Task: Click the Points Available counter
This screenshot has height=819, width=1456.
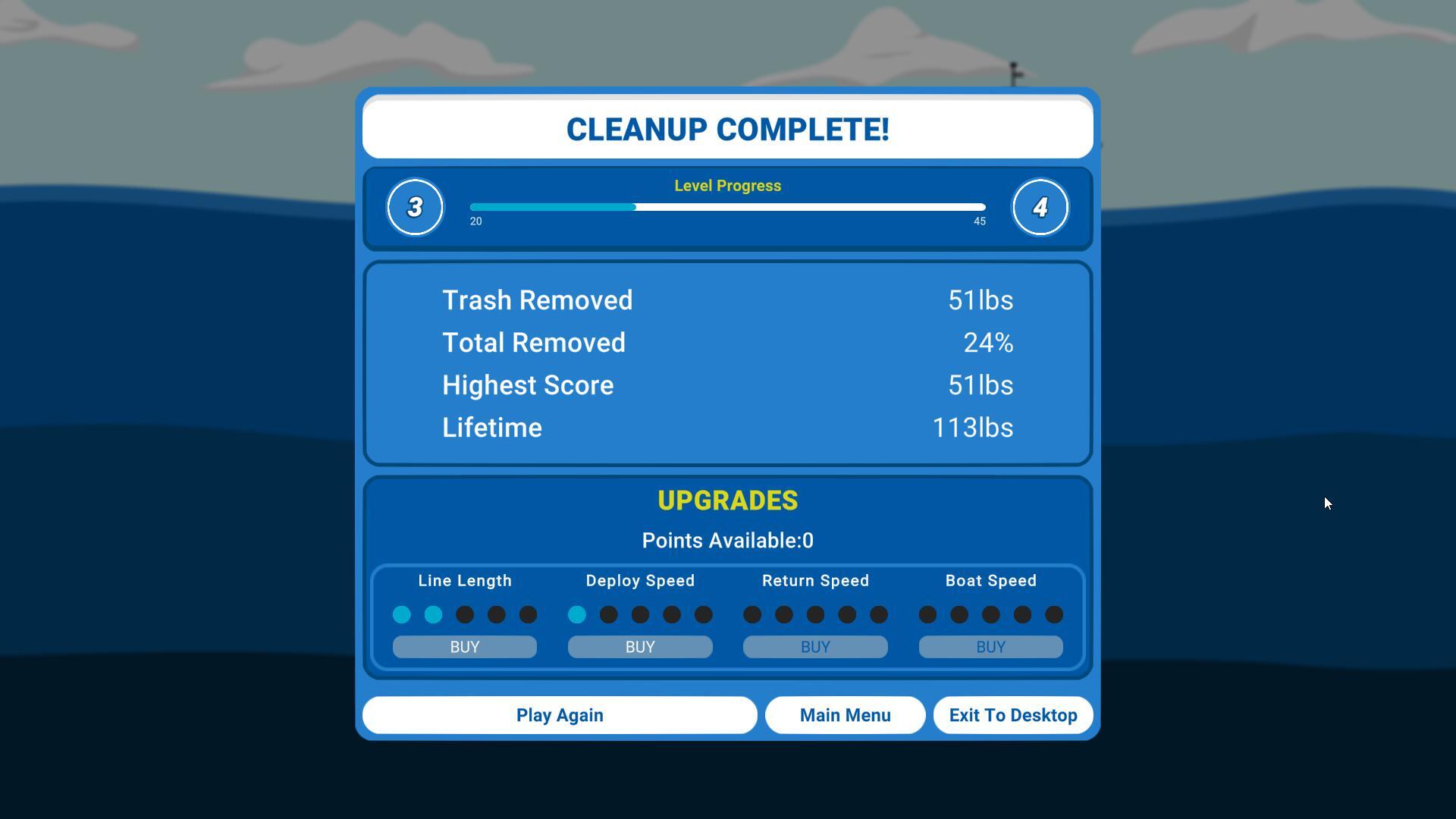Action: 726,541
